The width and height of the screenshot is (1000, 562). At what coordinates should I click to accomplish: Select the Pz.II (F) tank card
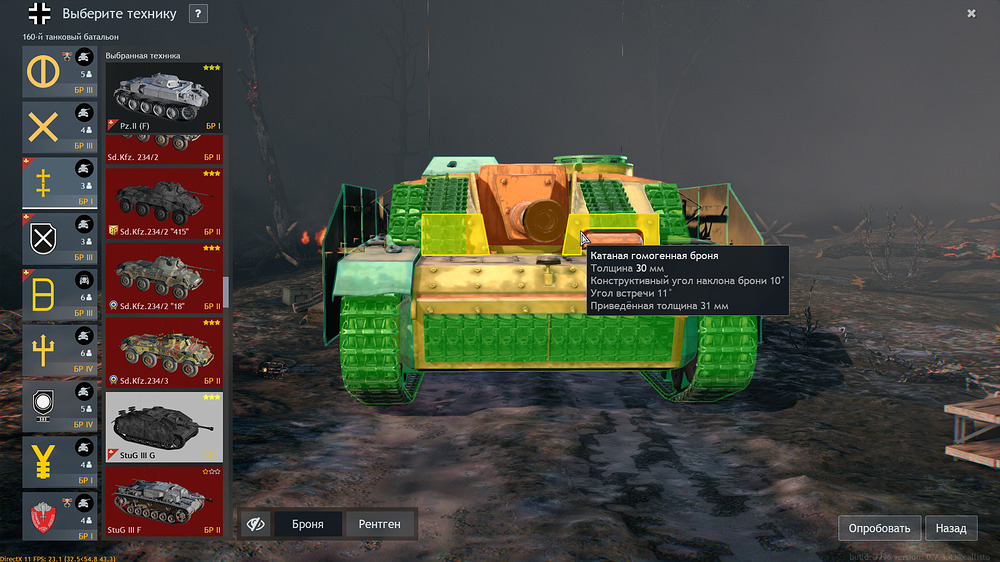164,98
